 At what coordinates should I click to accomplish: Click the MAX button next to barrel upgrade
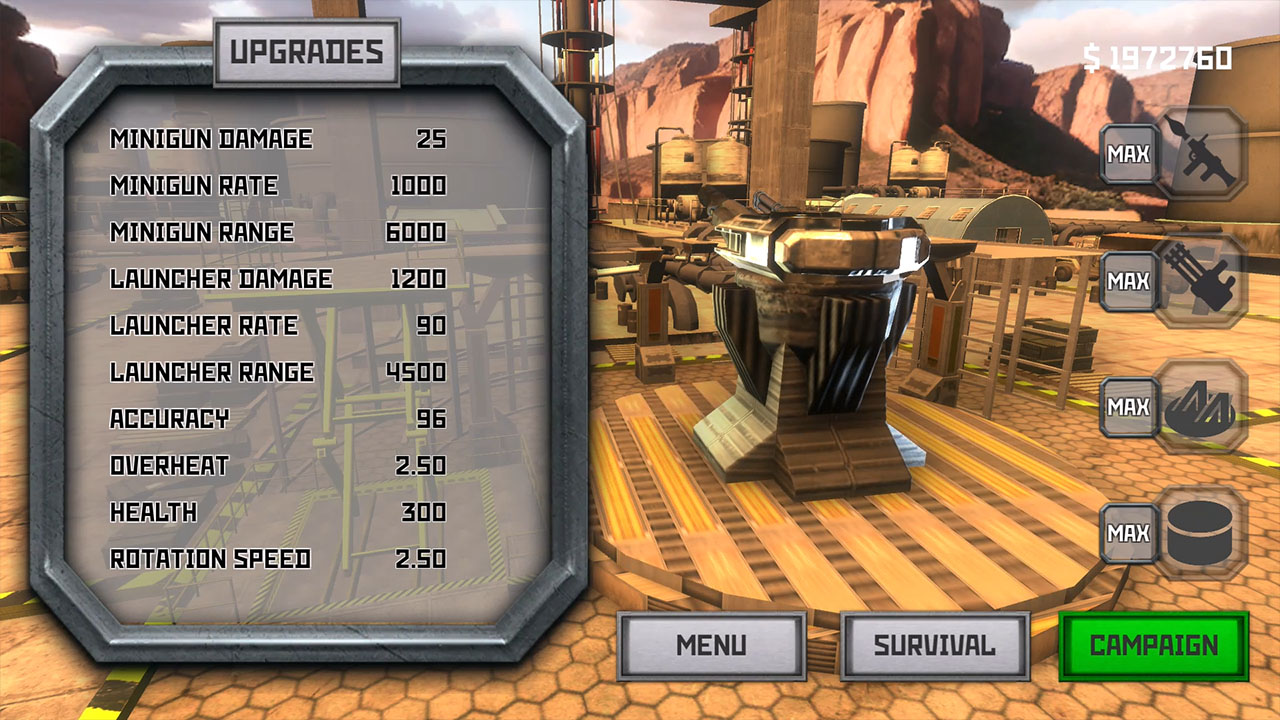1127,533
